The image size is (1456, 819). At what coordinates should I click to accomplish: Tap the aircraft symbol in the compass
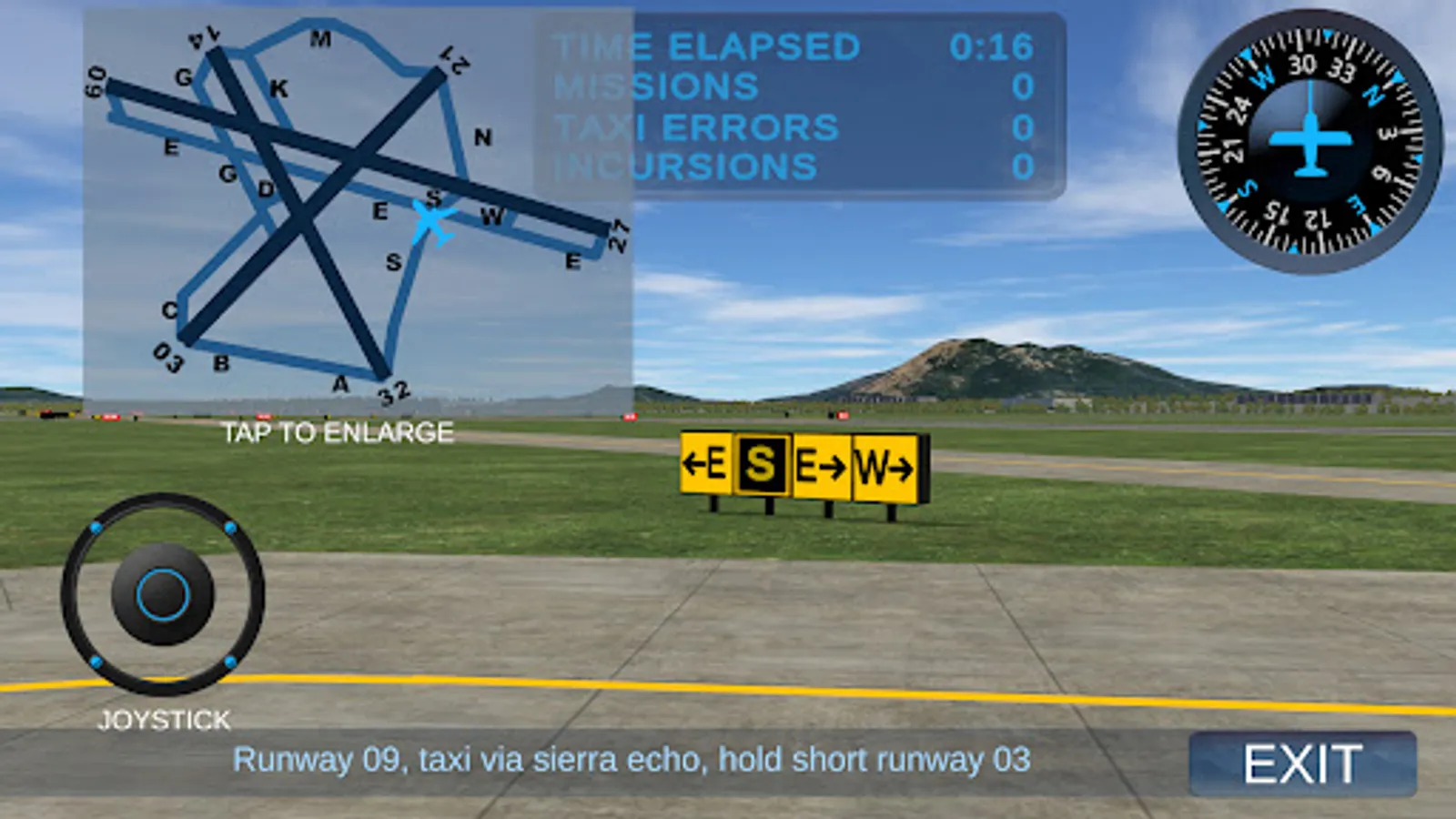pyautogui.click(x=1310, y=141)
